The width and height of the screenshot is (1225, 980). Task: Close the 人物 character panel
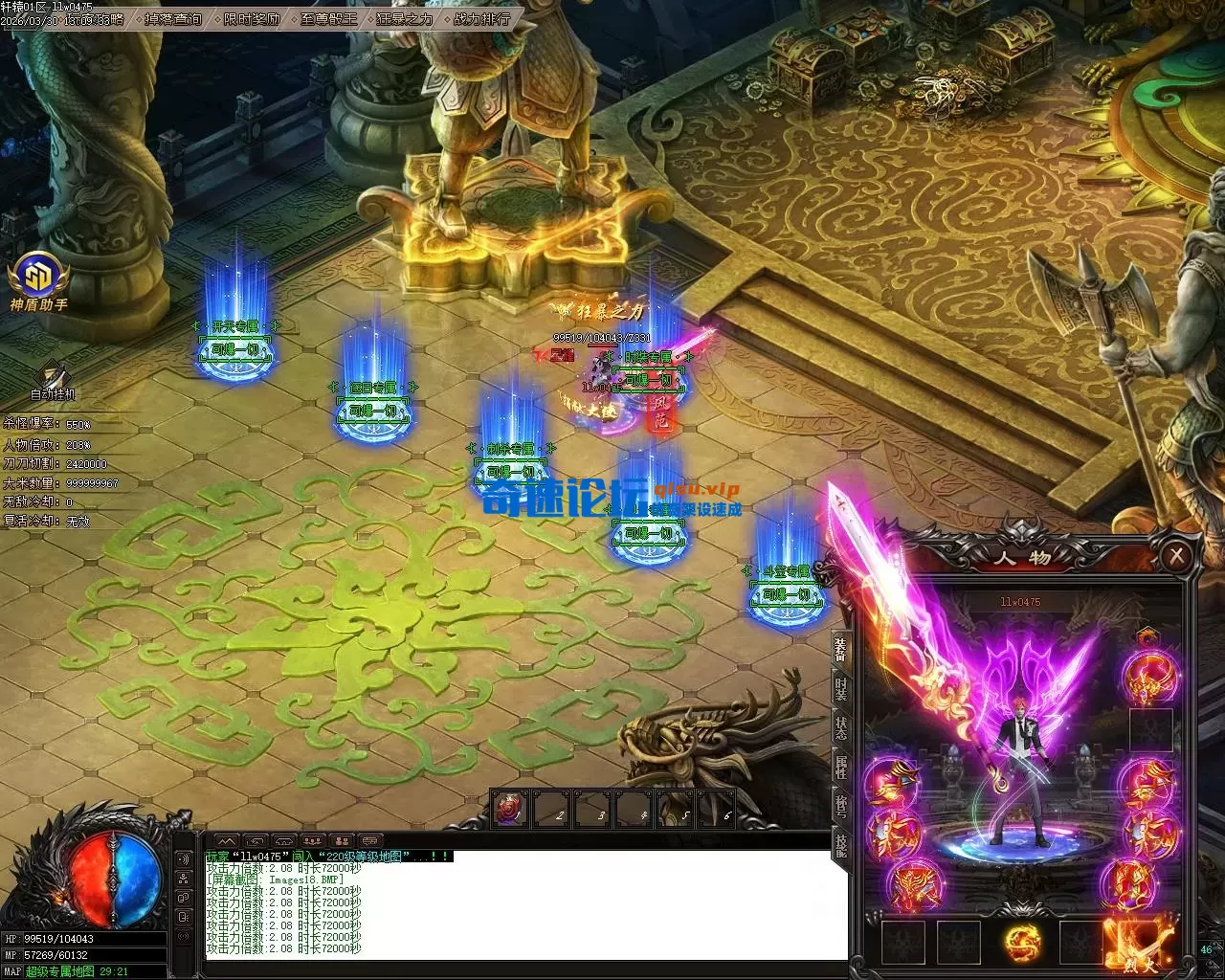click(1176, 556)
